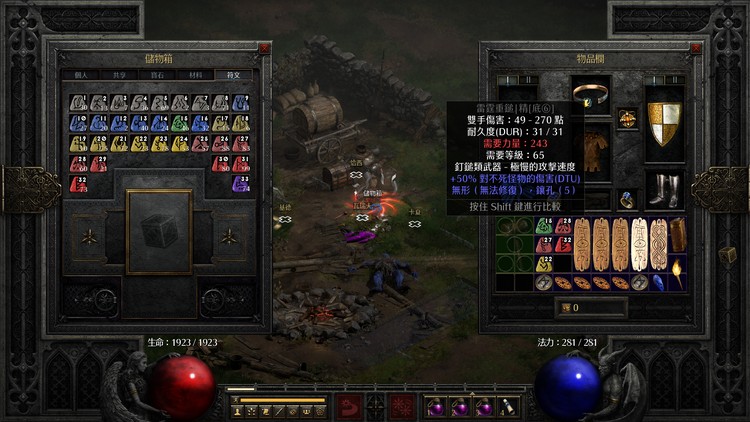Open the left-click skill selector
Viewport: 750px width, 422px height.
(x=347, y=405)
